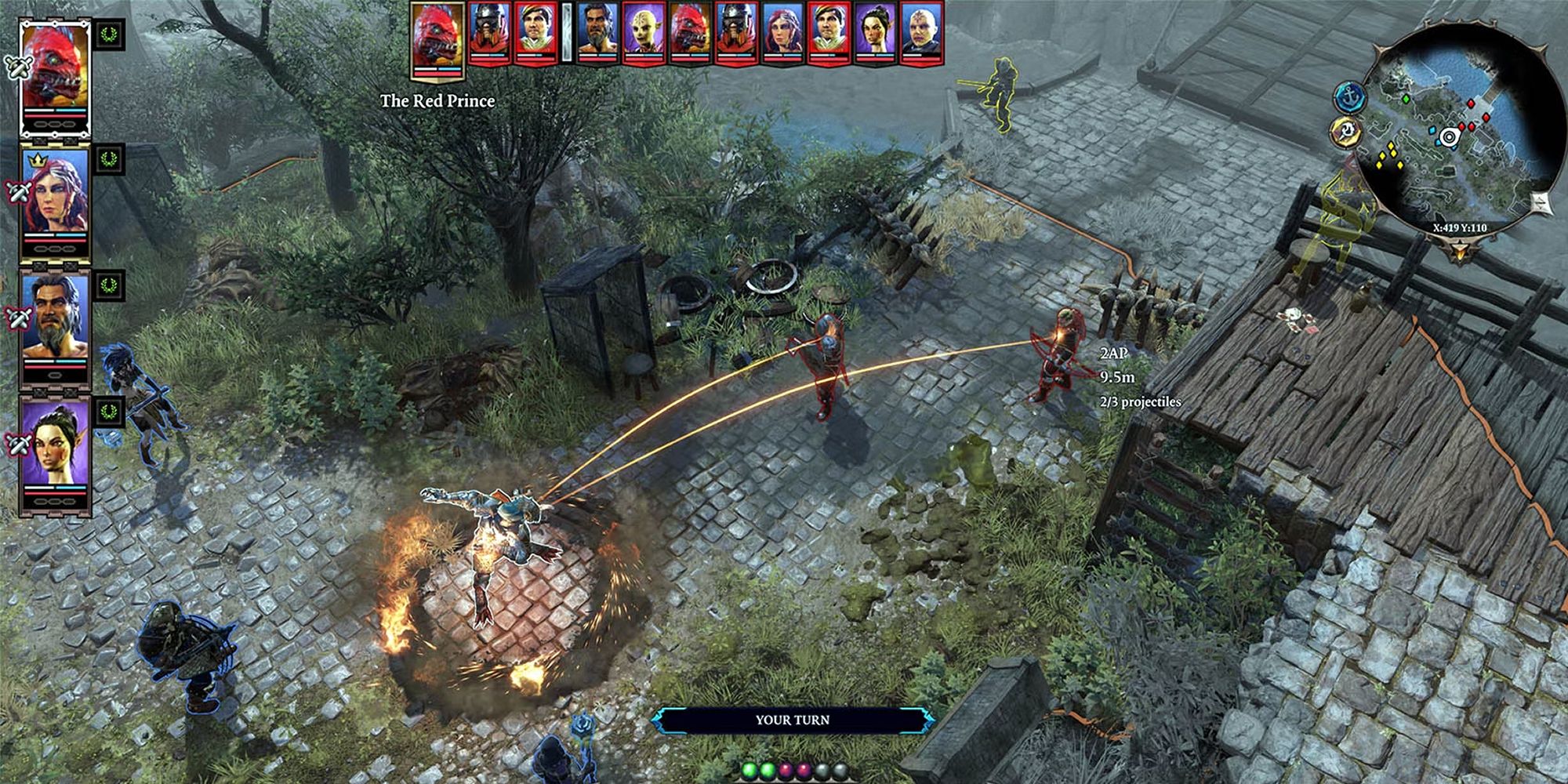Click the anchor waypoint icon beside the minimap

pos(1349,96)
